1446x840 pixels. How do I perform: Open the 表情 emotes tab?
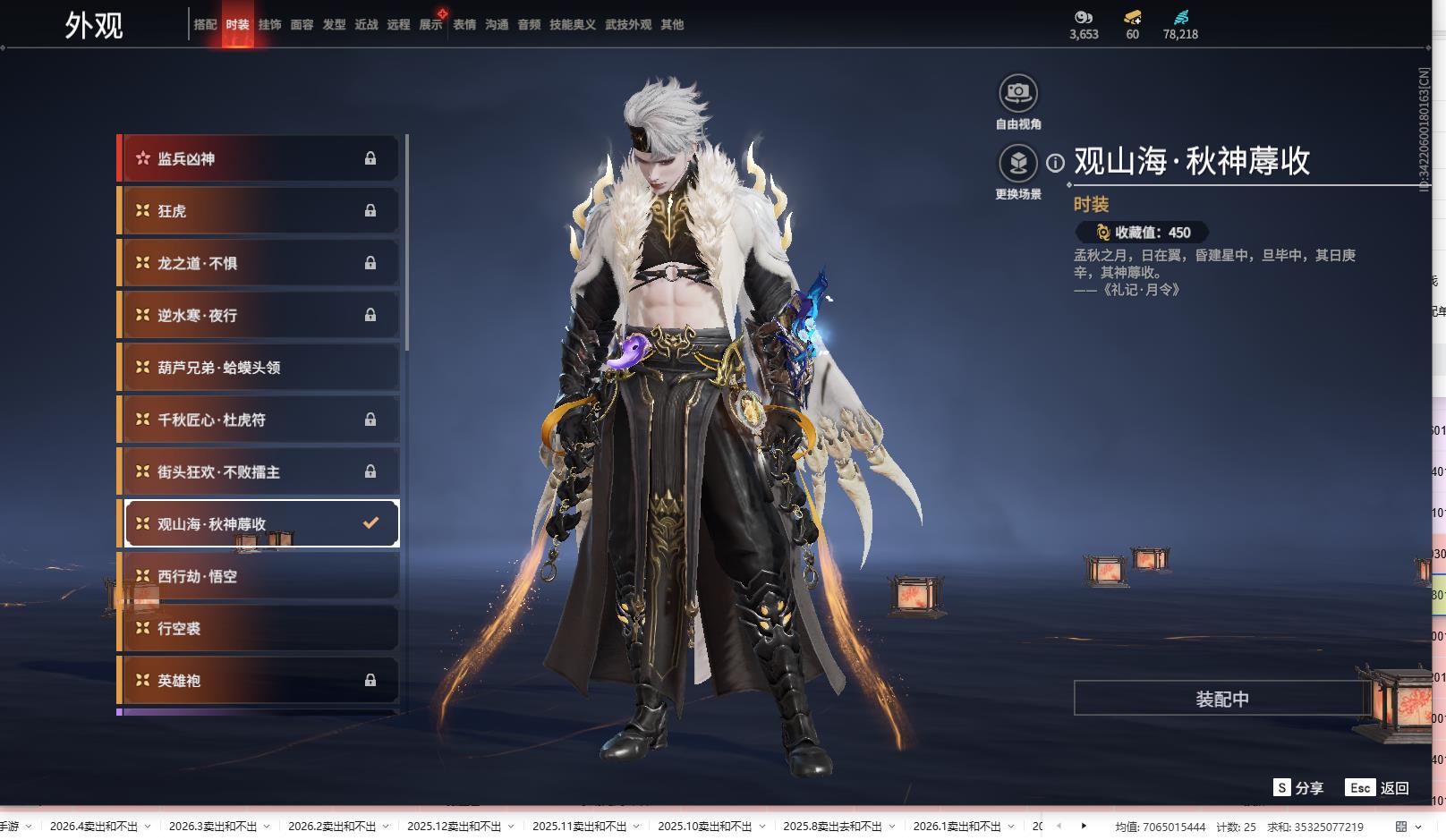[464, 25]
